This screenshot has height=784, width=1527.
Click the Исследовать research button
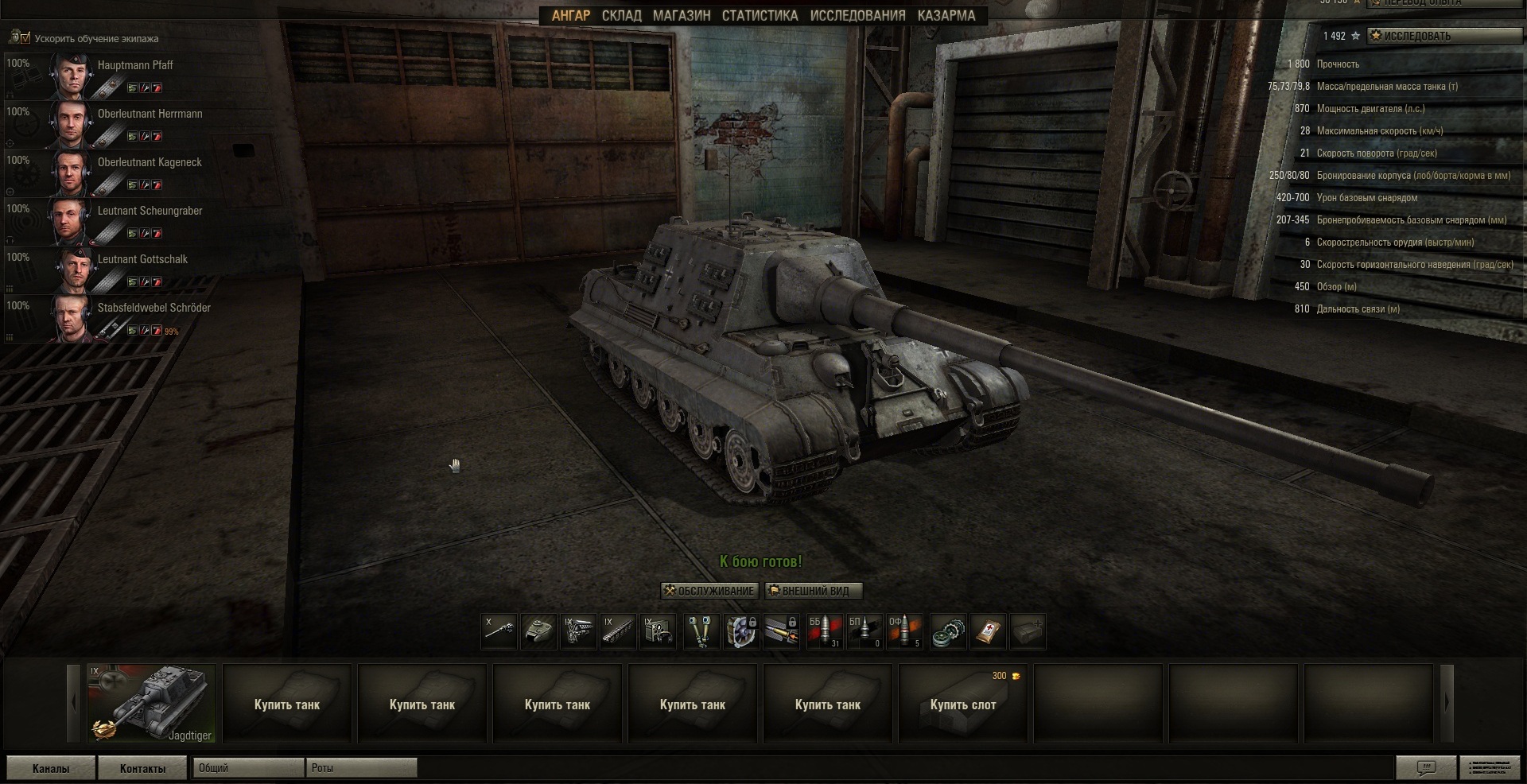tap(1443, 36)
